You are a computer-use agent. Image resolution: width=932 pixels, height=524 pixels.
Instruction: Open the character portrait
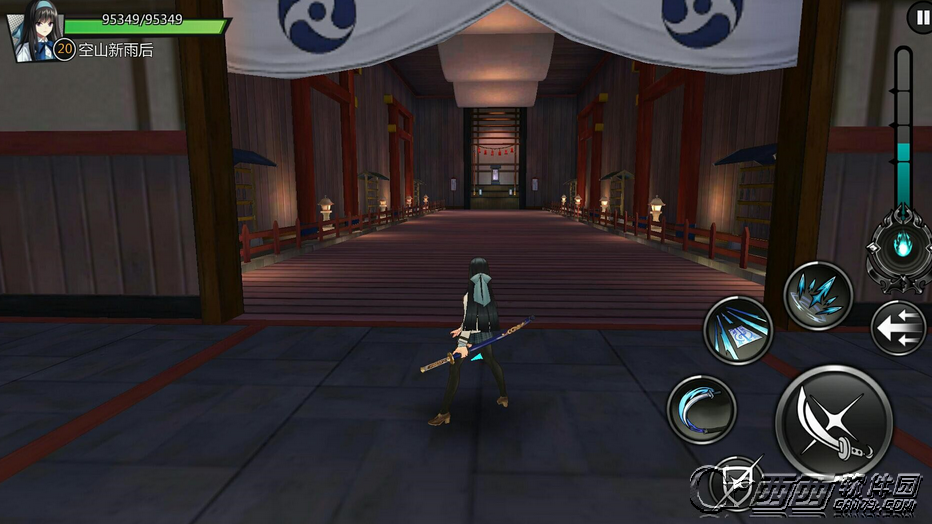click(30, 35)
